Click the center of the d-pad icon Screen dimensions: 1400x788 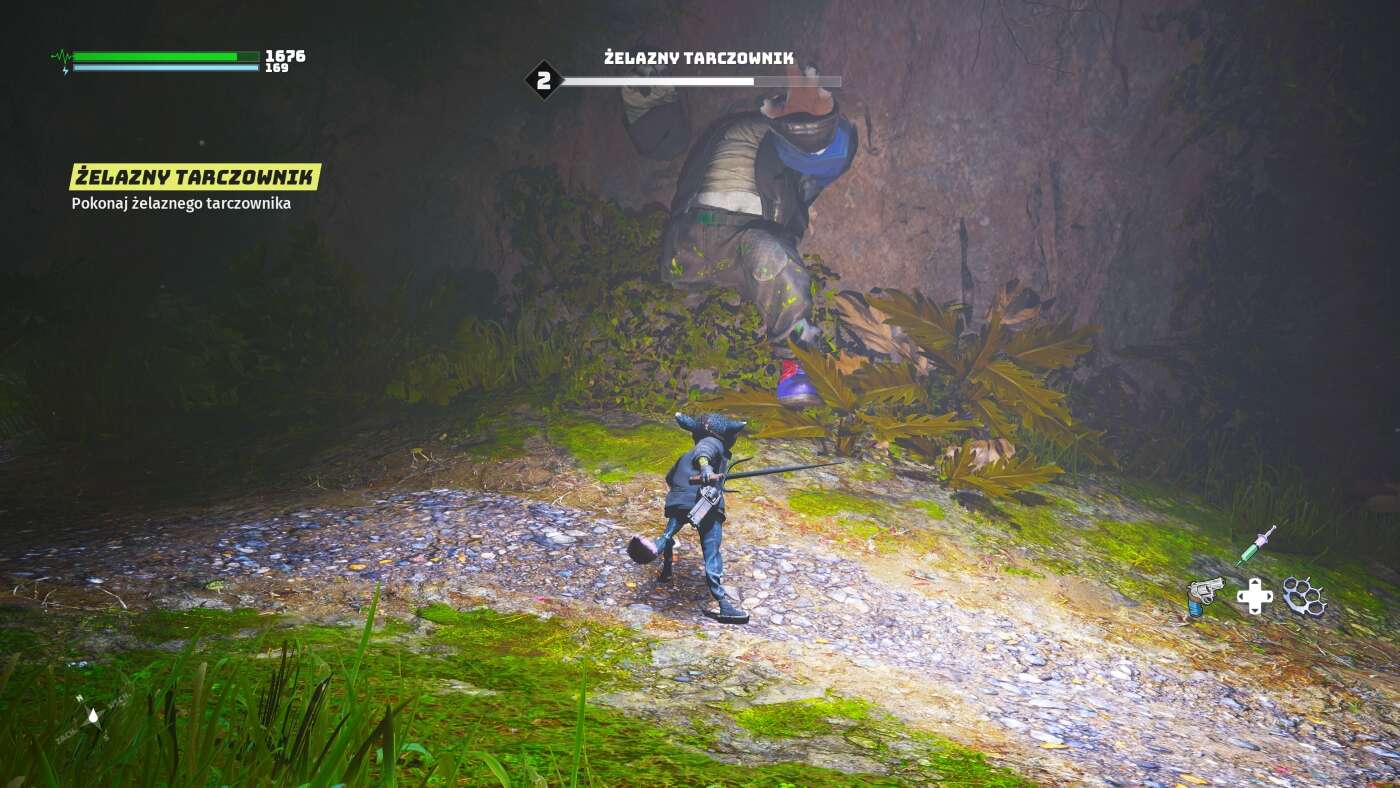point(1253,597)
